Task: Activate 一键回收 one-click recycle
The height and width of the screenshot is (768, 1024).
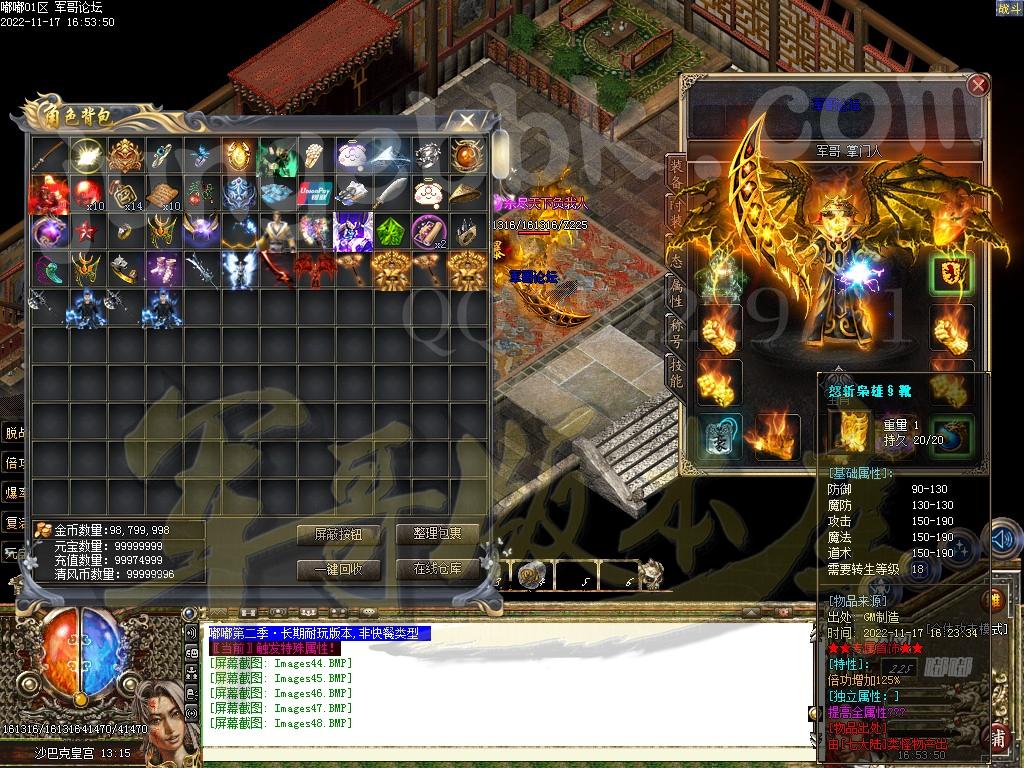Action: tap(337, 569)
